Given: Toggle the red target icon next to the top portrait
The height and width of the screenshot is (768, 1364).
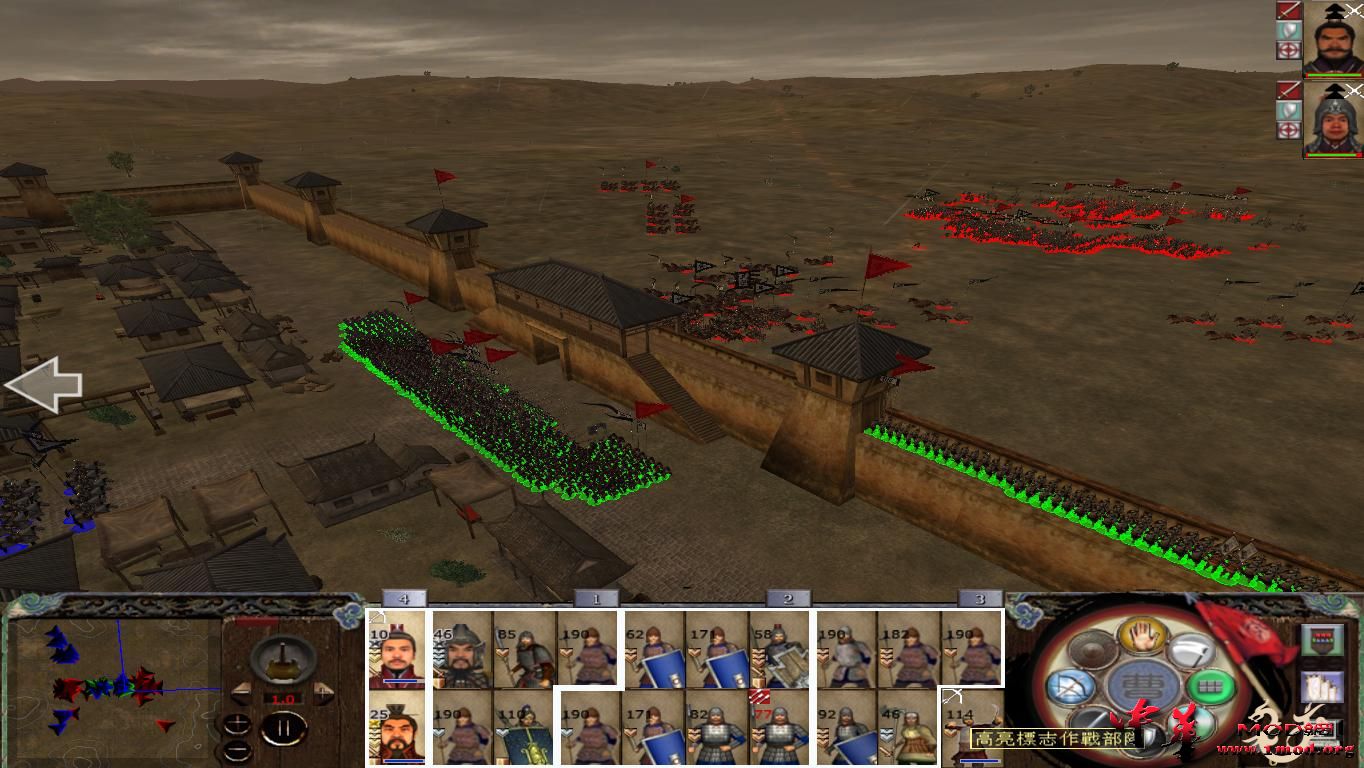Looking at the screenshot, I should coord(1289,49).
